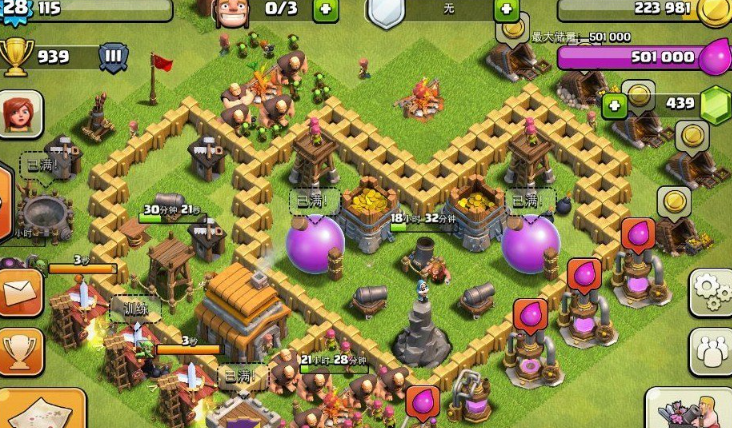The height and width of the screenshot is (428, 732).
Task: Open the shop with the hammer builder icon
Action: (692, 410)
